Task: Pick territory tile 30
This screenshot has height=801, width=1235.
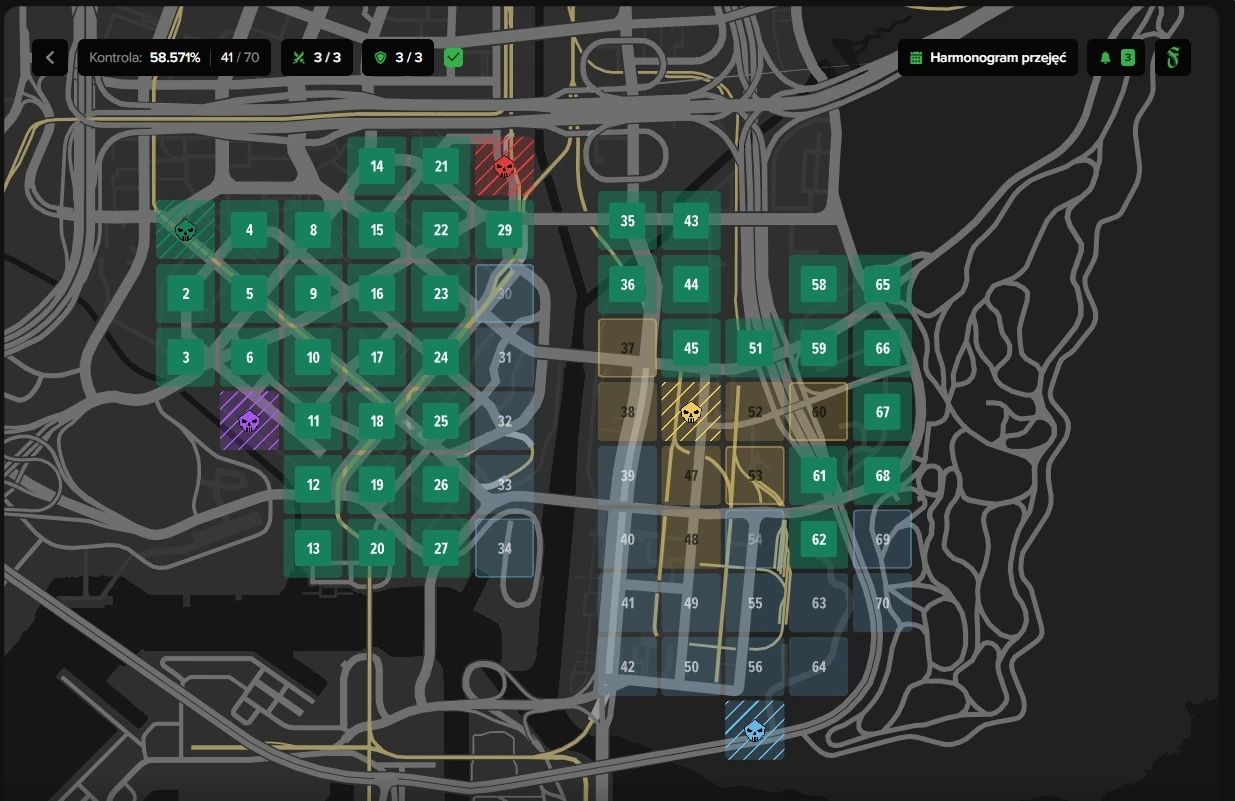Action: pos(504,294)
